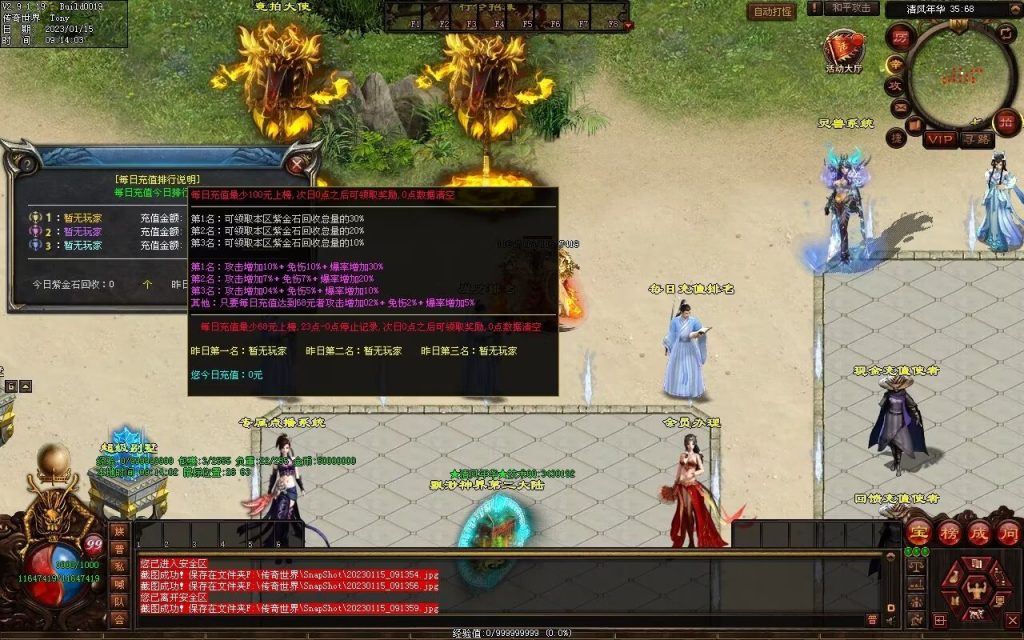Select the 队 team chat channel tab
The width and height of the screenshot is (1024, 640).
tap(120, 601)
